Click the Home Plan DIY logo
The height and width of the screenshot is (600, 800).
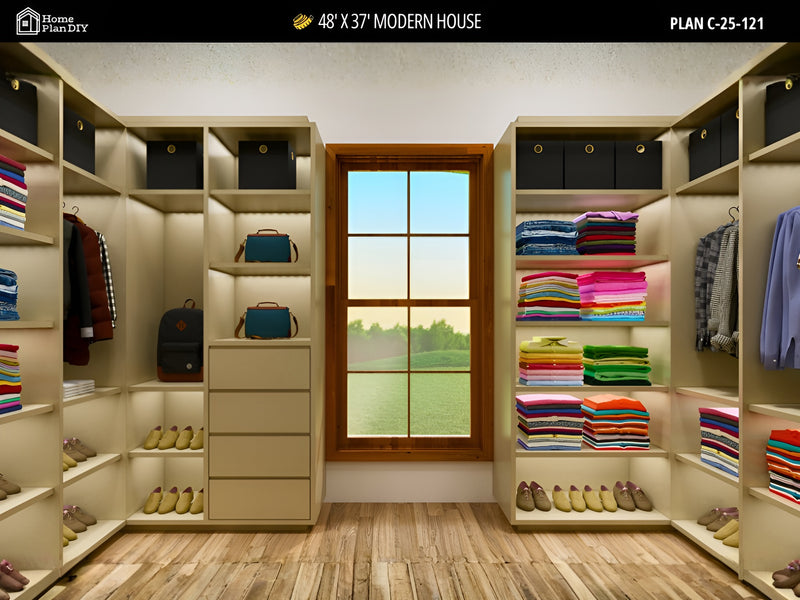[x=52, y=21]
